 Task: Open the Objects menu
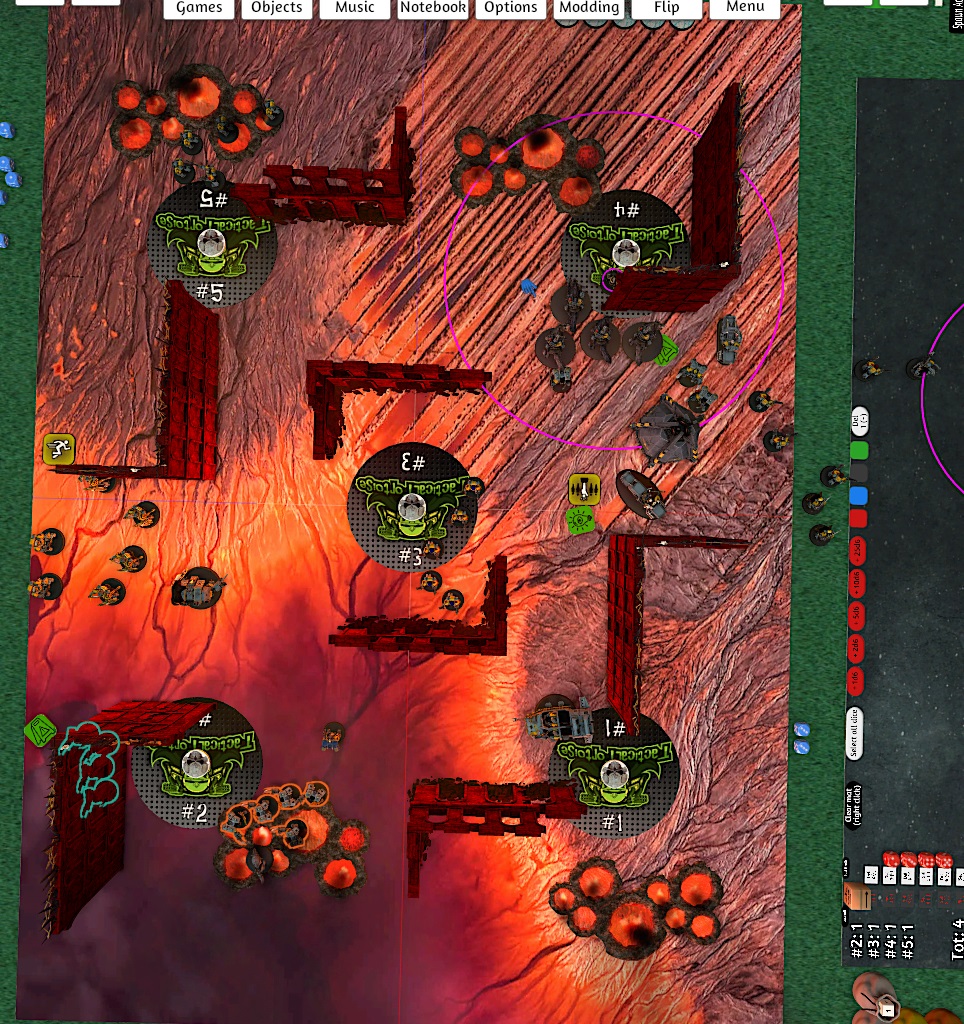click(277, 8)
